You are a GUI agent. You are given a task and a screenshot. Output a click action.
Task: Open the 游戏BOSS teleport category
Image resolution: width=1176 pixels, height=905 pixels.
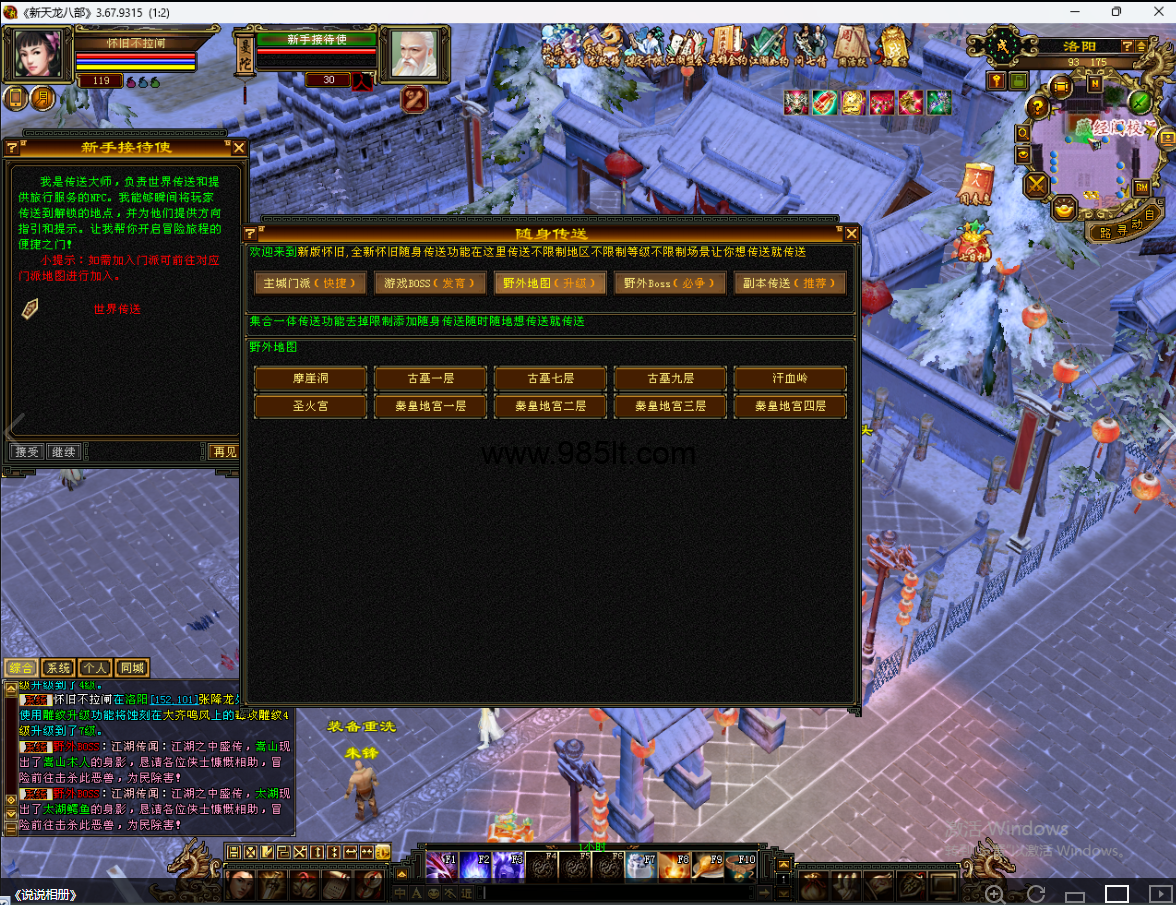[430, 283]
